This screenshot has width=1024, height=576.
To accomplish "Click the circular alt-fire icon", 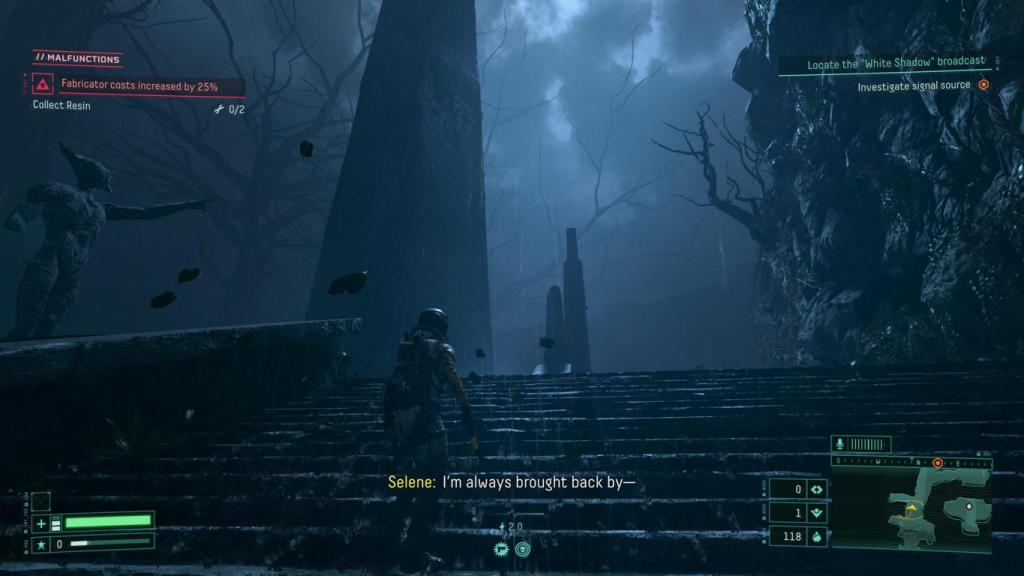I will click(x=523, y=549).
